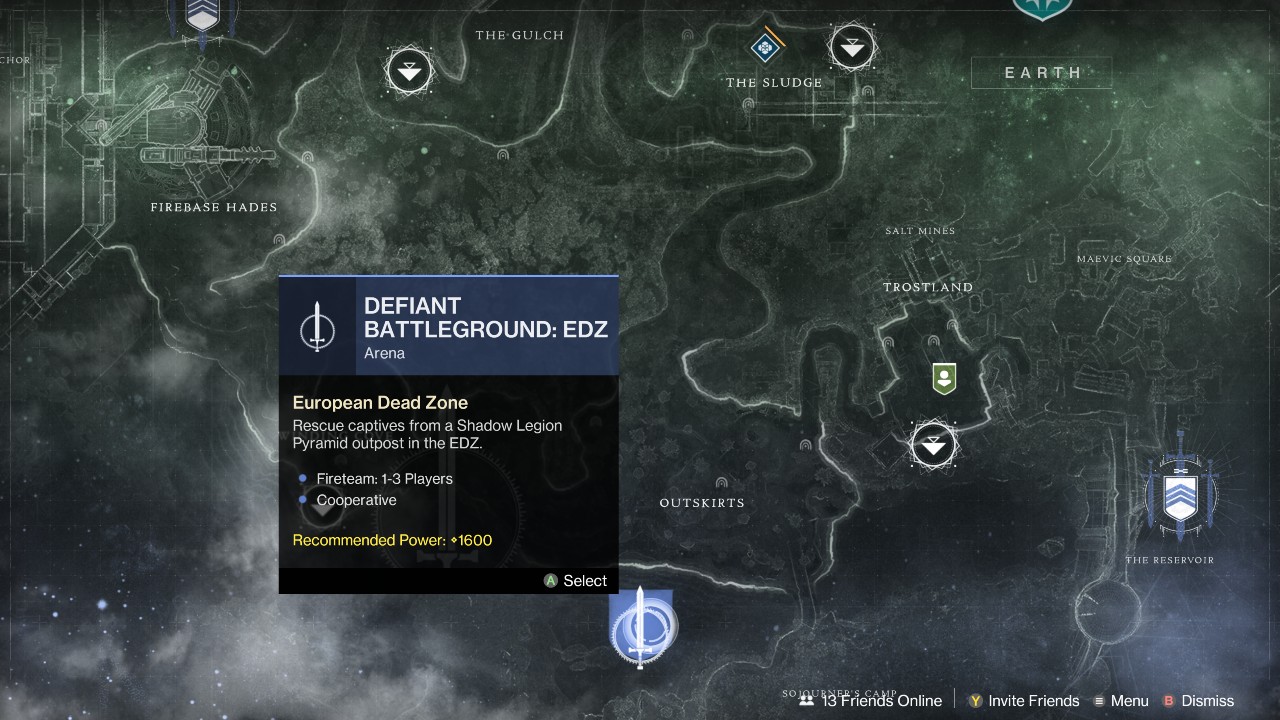
Task: Click the Recommended Power 1600 text
Action: [x=391, y=540]
